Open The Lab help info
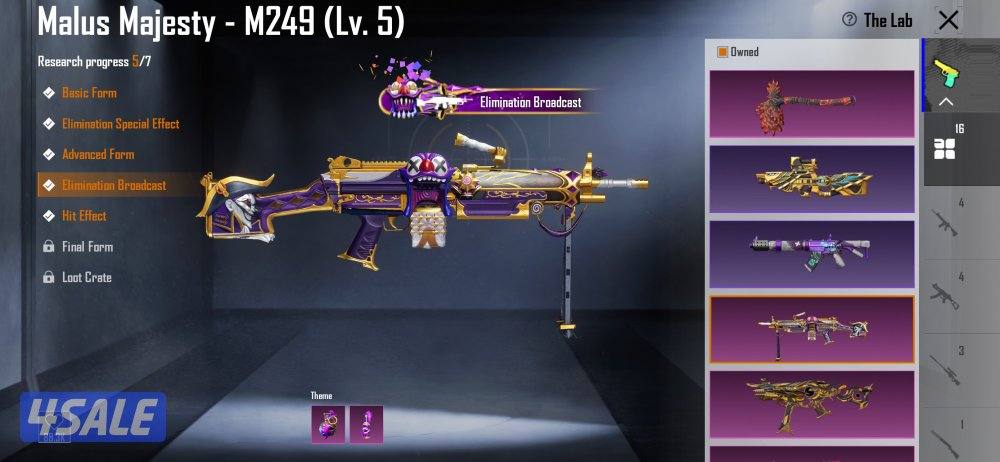 pos(877,20)
